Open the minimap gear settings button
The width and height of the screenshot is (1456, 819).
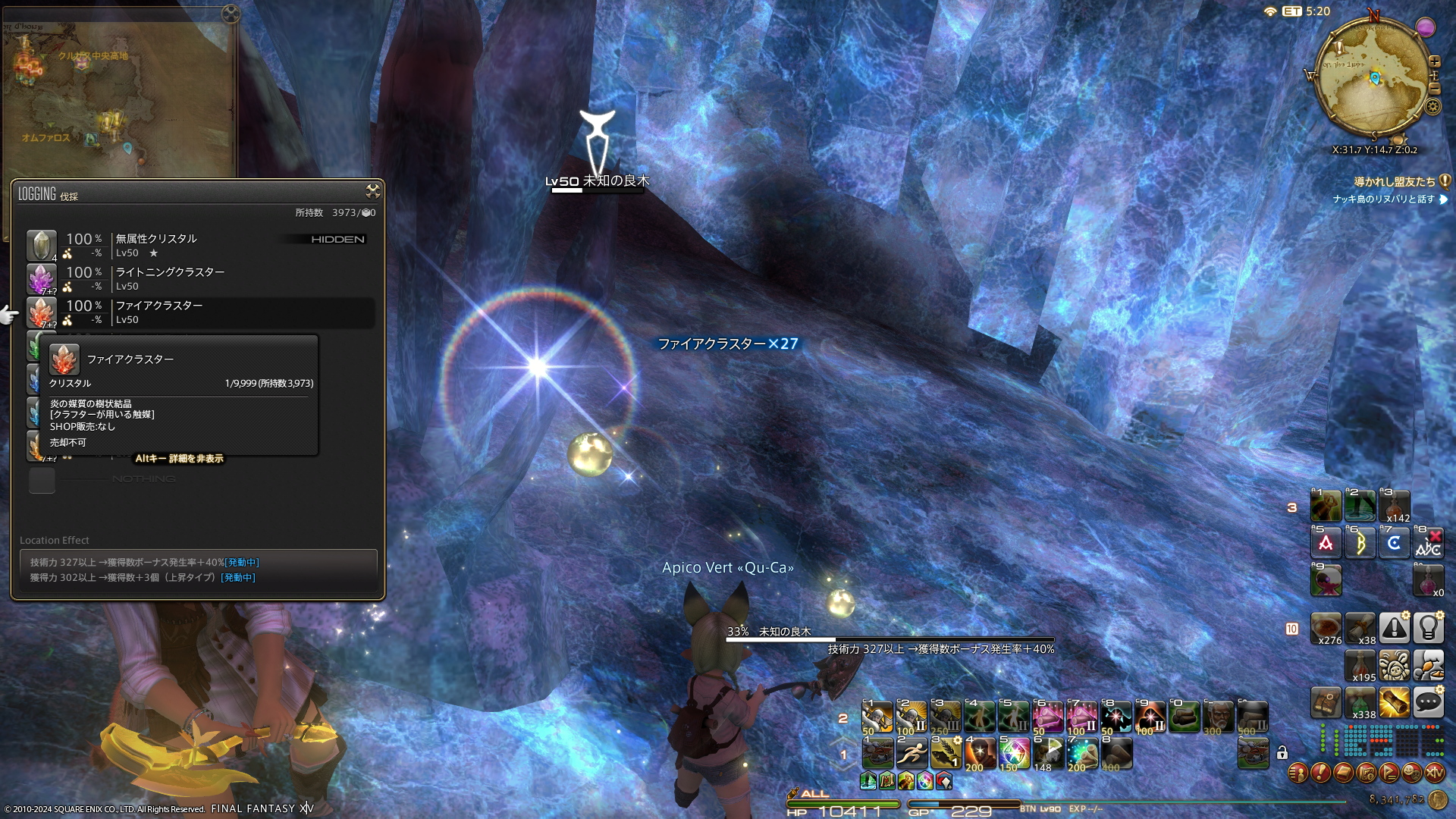[1432, 106]
